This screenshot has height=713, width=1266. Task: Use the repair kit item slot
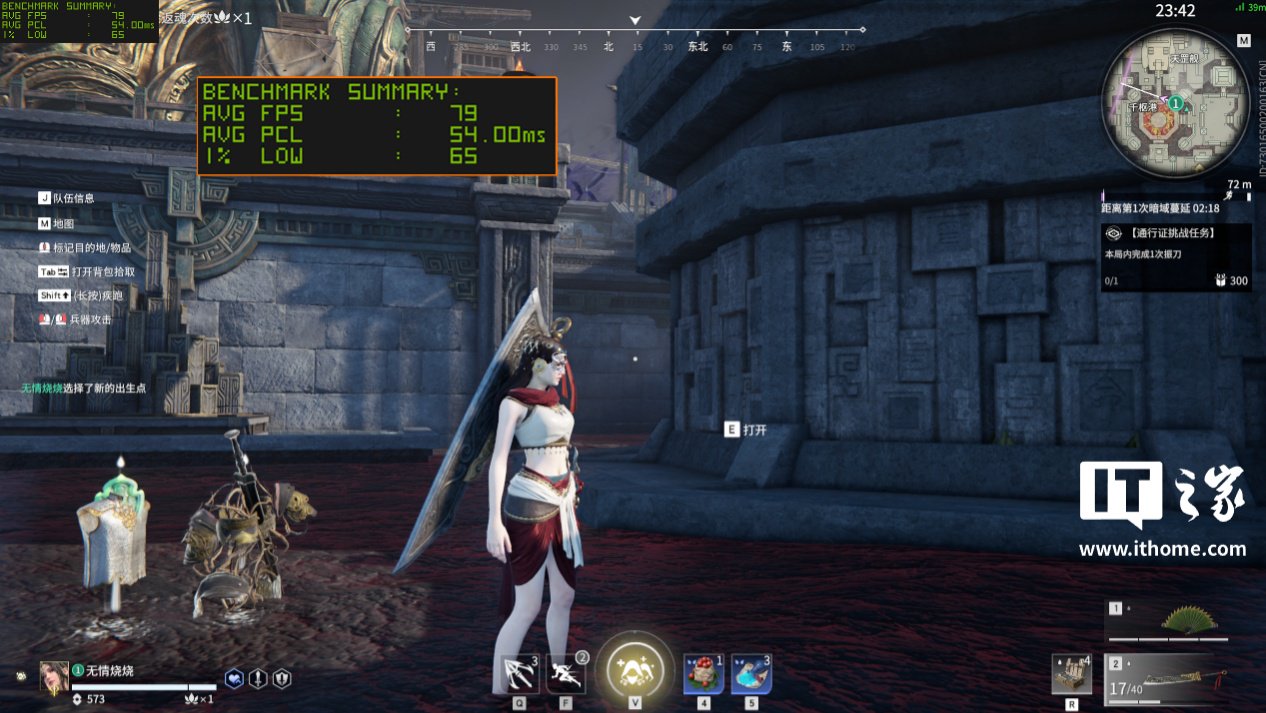pos(1072,673)
